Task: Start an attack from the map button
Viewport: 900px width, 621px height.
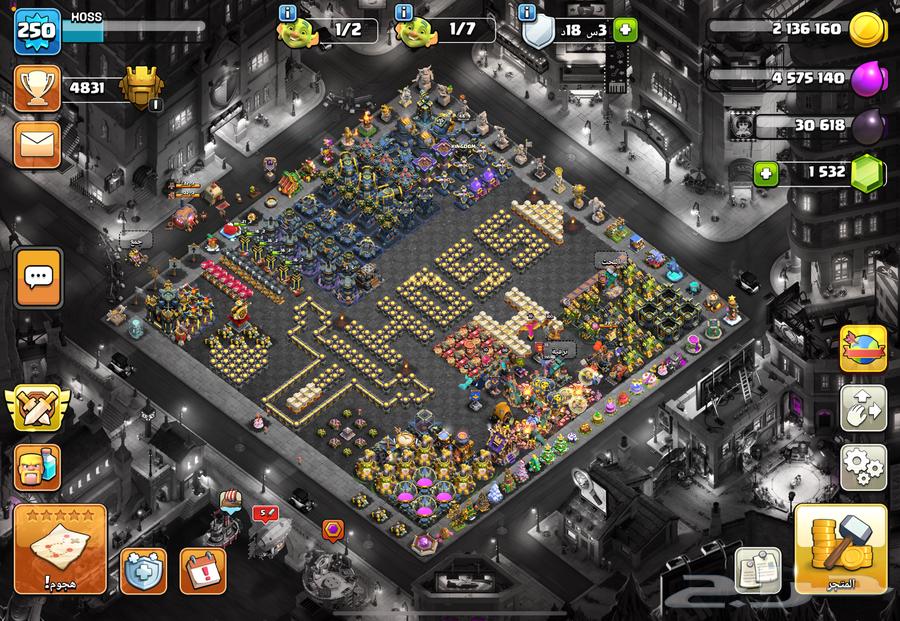Action: (x=60, y=550)
